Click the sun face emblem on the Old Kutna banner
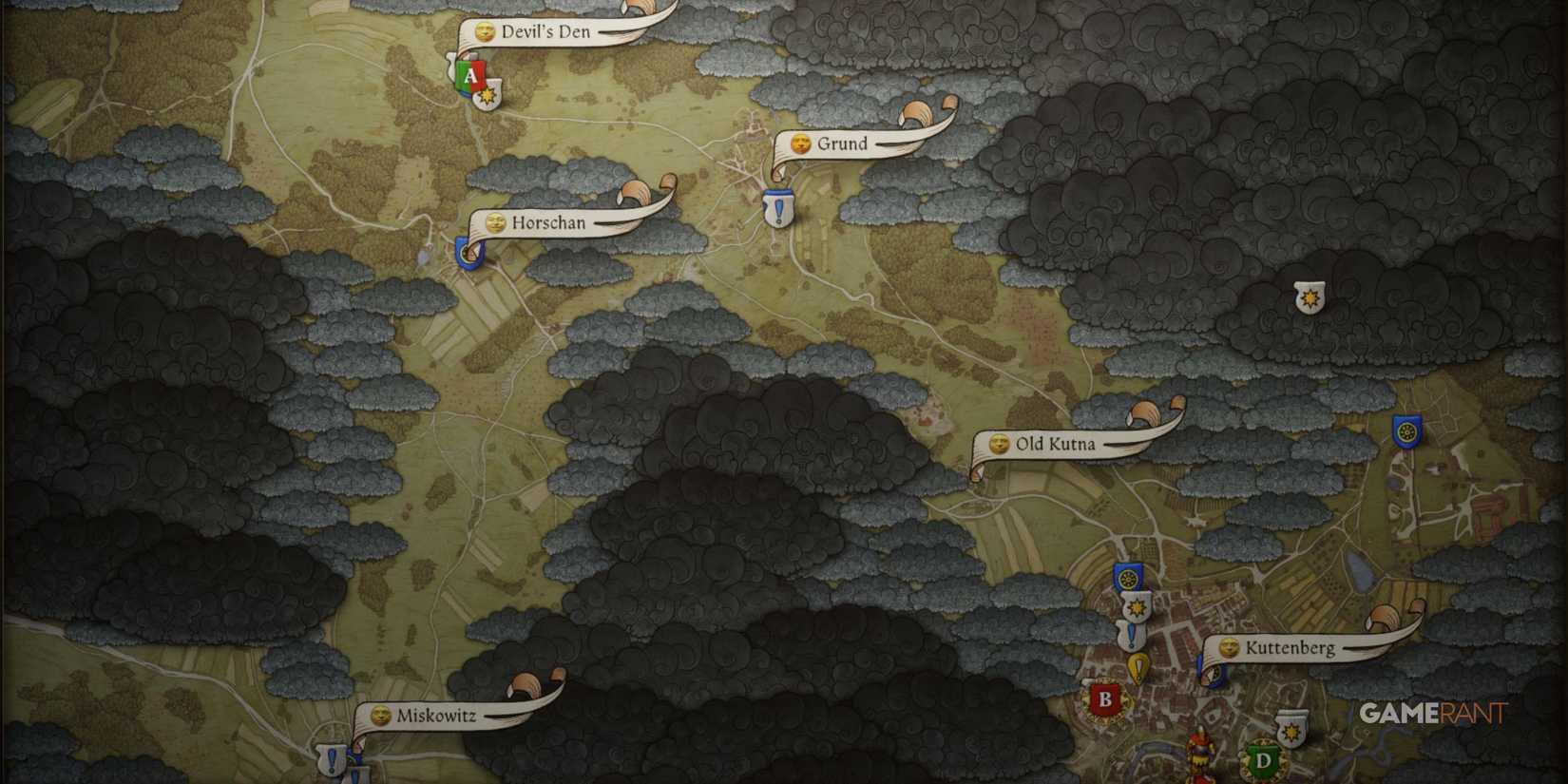The width and height of the screenshot is (1568, 784). pyautogui.click(x=1001, y=444)
